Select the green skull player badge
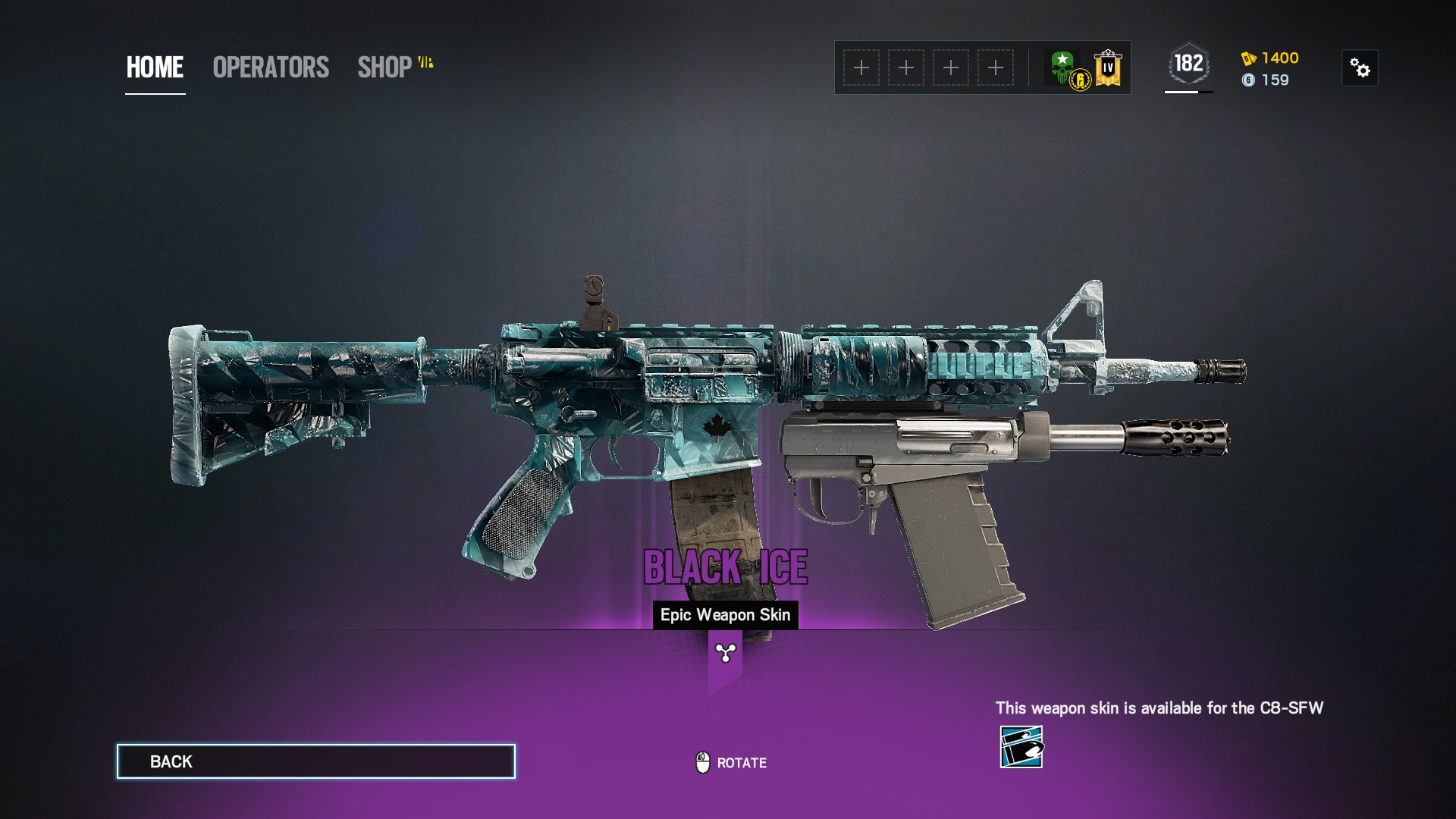This screenshot has width=1456, height=819. tap(1063, 67)
